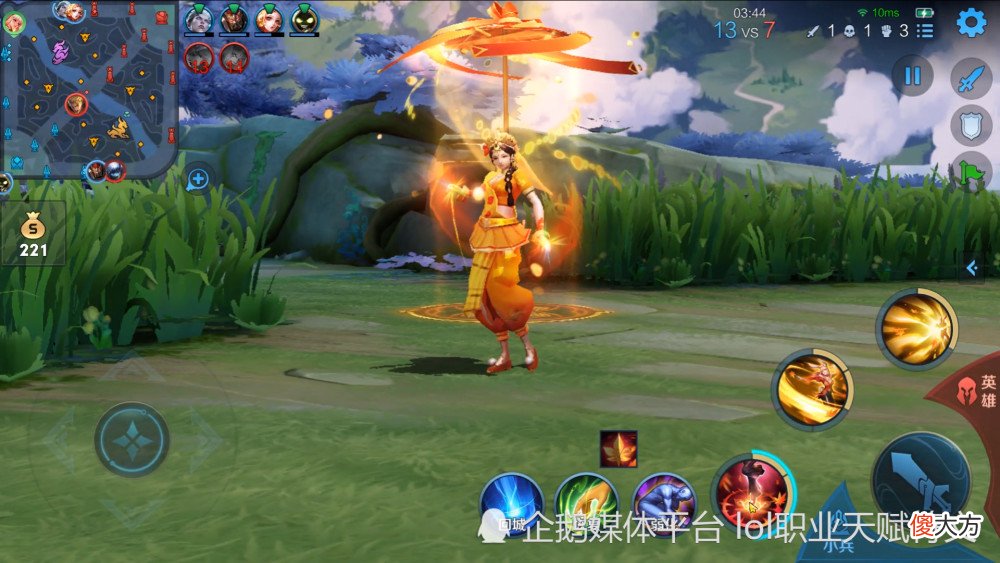Cast the golden burst ultimate ability
This screenshot has height=563, width=1000.
click(916, 329)
